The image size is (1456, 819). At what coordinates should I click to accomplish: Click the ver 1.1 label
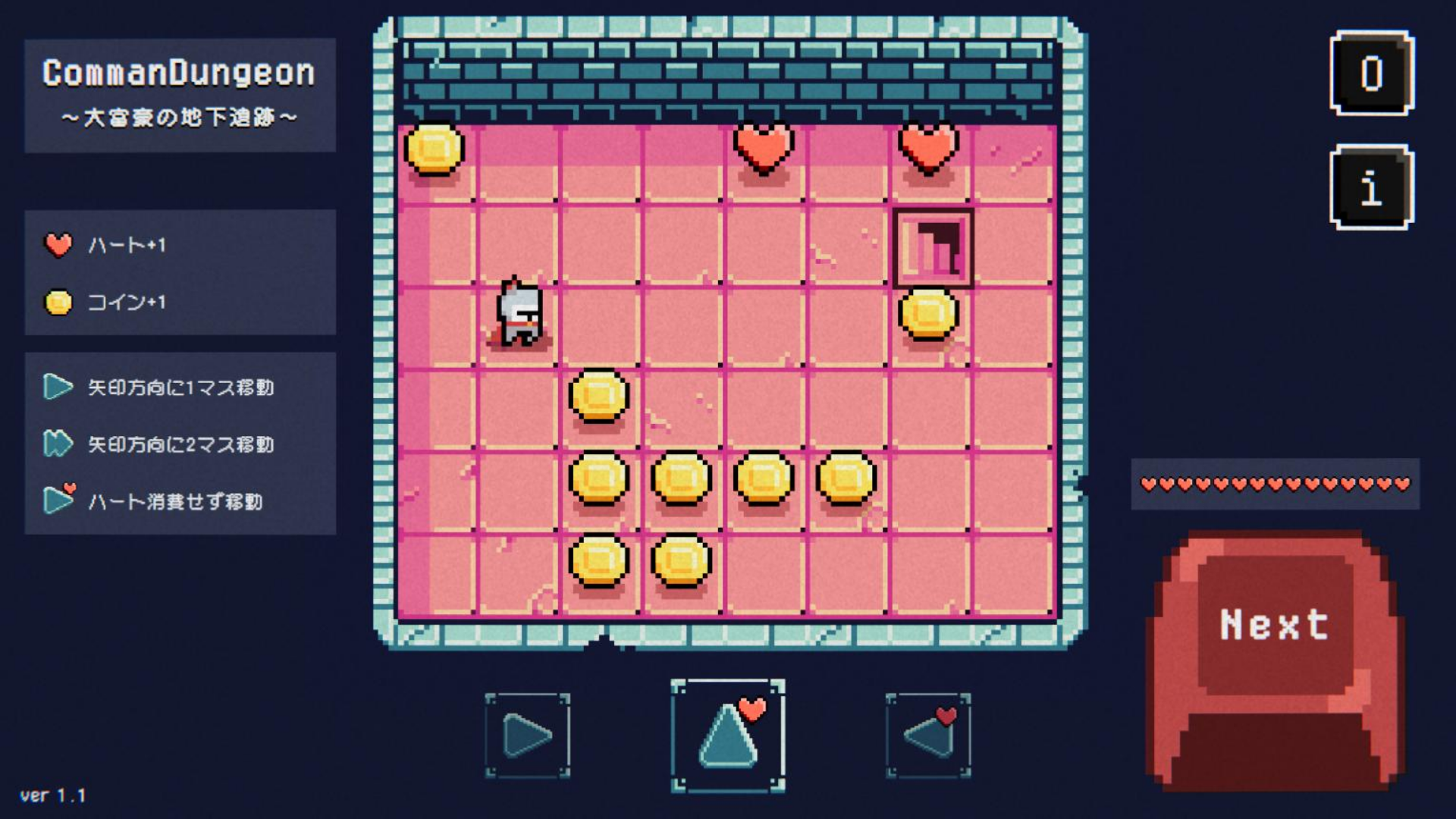[53, 796]
